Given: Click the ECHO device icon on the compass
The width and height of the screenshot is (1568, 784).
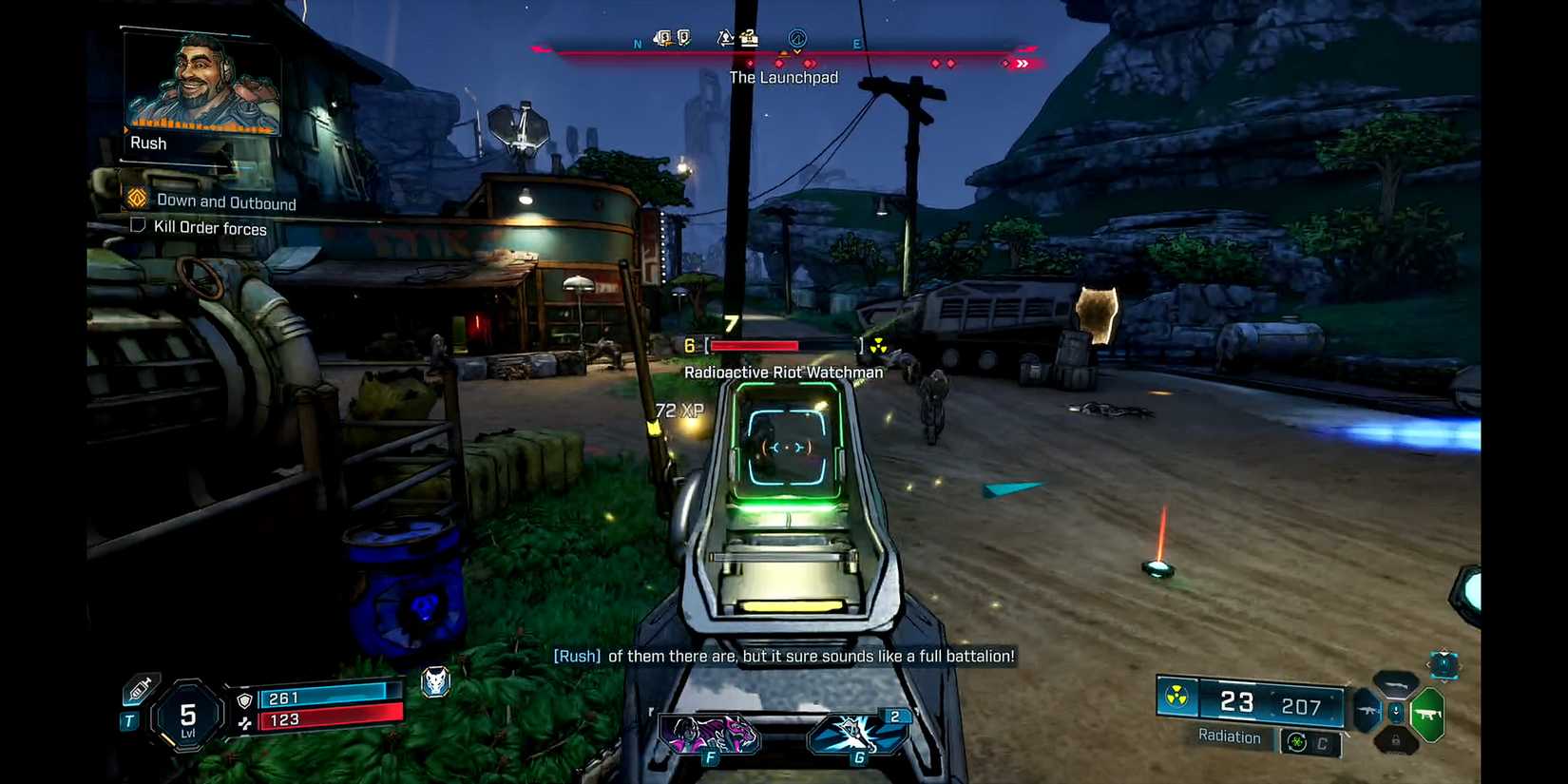Looking at the screenshot, I should tap(797, 40).
